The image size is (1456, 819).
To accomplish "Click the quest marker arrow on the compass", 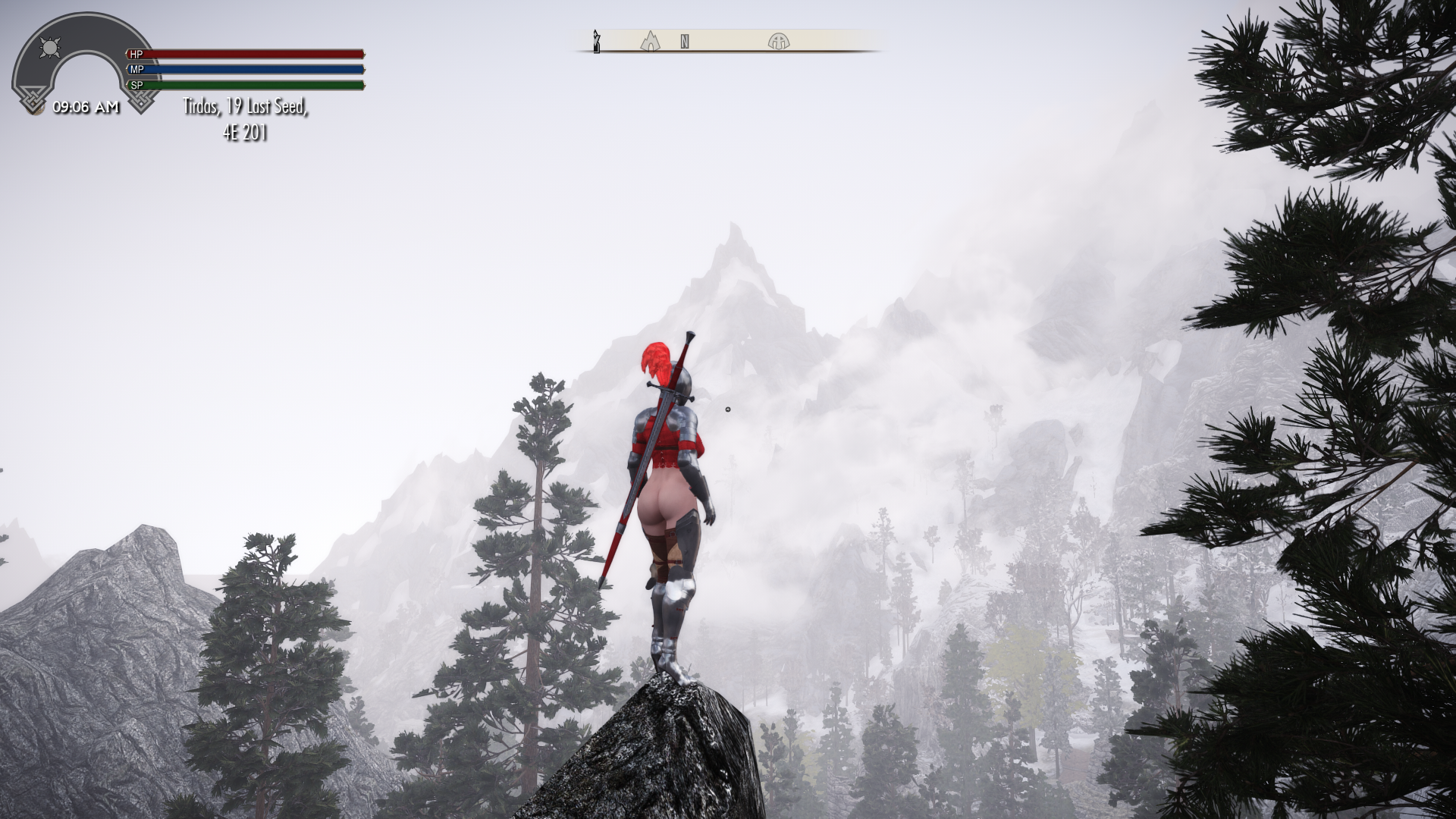I will [x=597, y=42].
